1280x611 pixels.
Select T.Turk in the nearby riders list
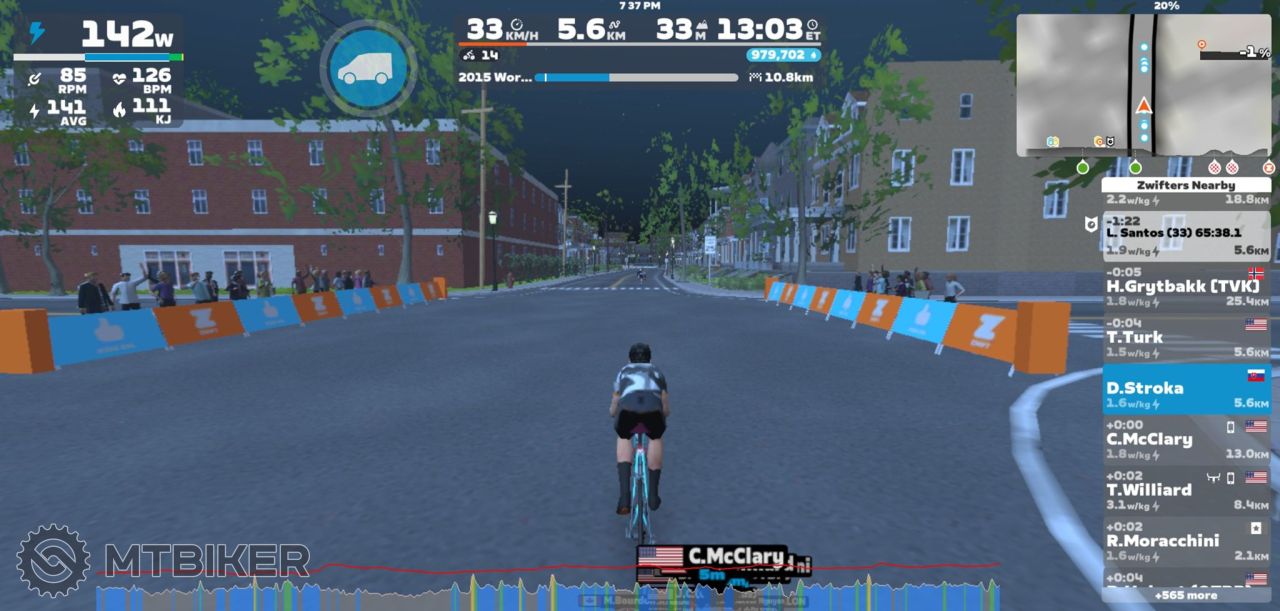pos(1186,338)
